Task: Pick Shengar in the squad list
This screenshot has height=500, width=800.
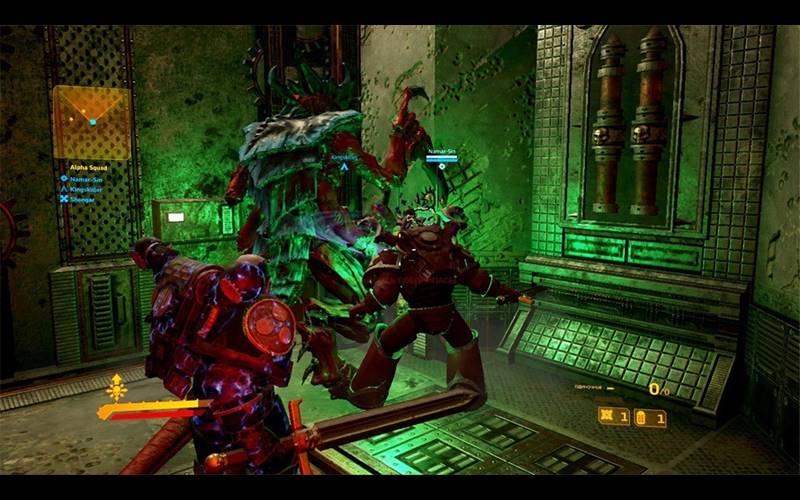Action: 79,198
